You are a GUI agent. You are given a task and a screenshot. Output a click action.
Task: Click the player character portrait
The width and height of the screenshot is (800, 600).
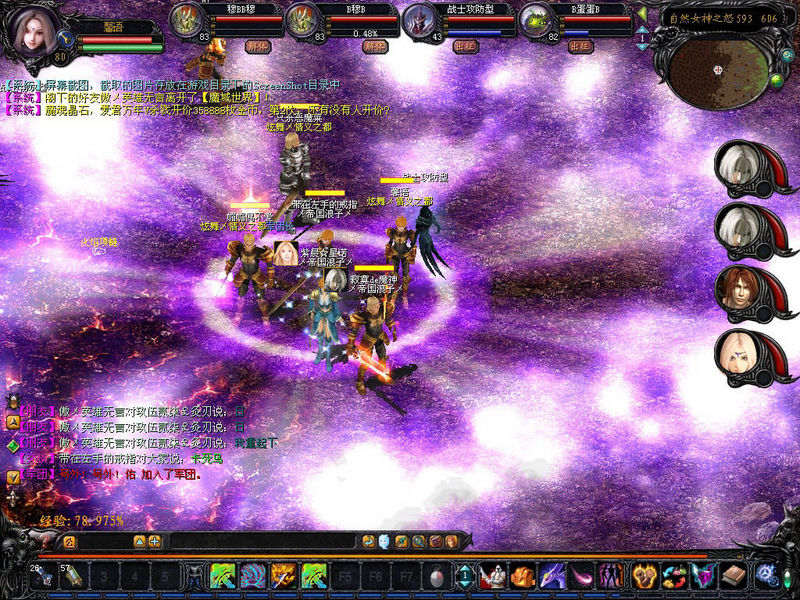tap(34, 32)
